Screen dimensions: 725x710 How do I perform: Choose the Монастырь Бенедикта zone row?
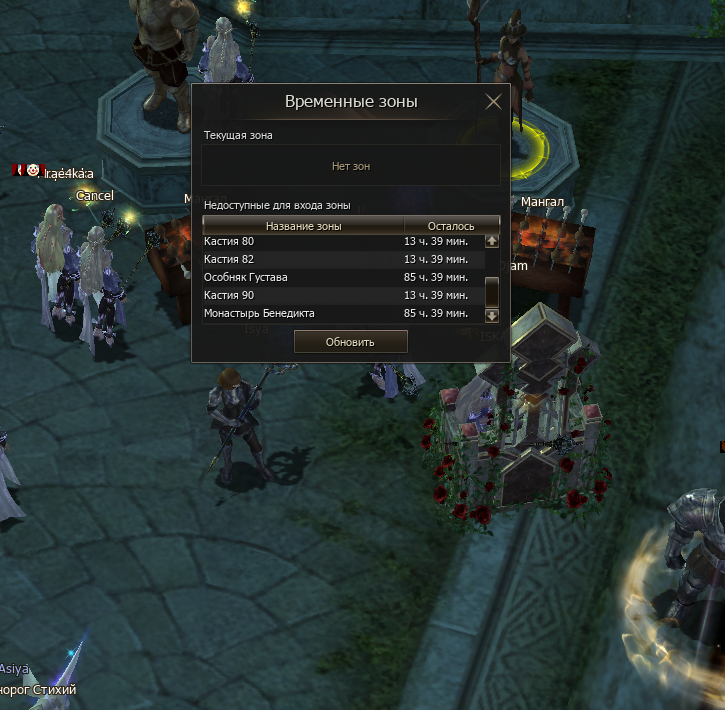tap(340, 313)
